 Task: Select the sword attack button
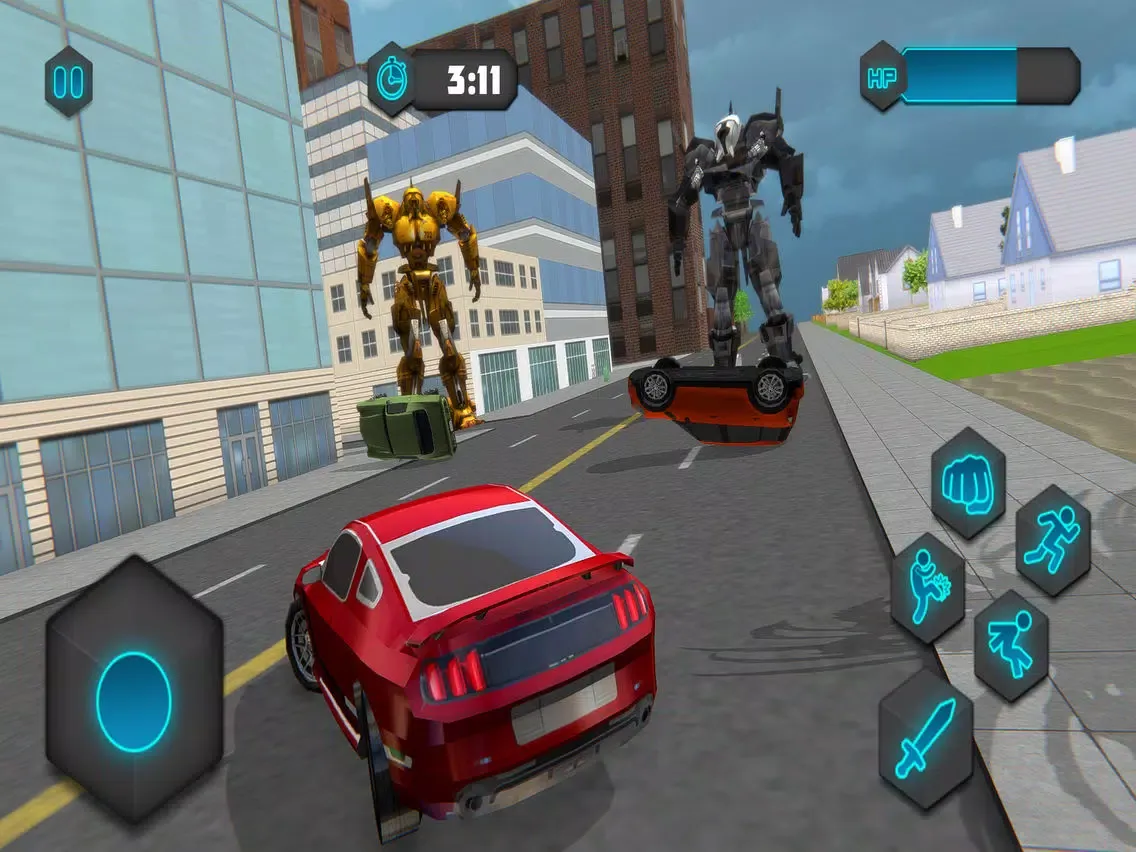point(925,737)
